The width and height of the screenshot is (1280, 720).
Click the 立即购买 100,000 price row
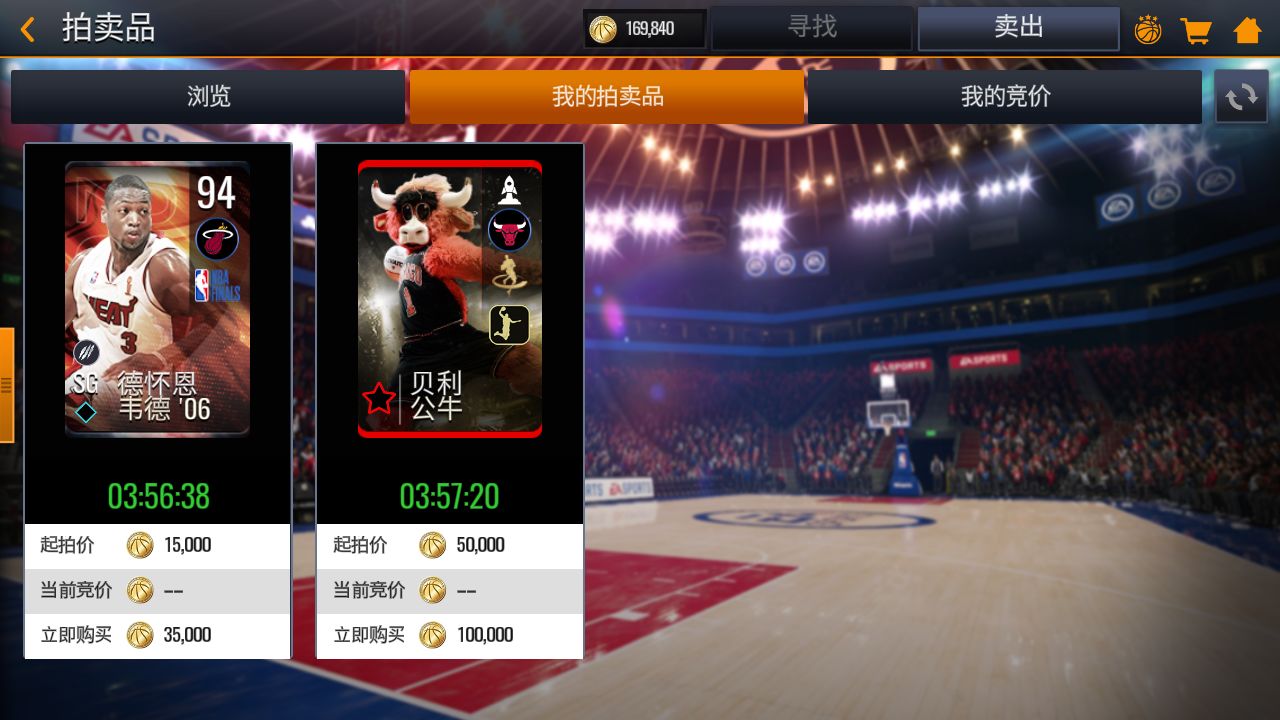point(449,635)
